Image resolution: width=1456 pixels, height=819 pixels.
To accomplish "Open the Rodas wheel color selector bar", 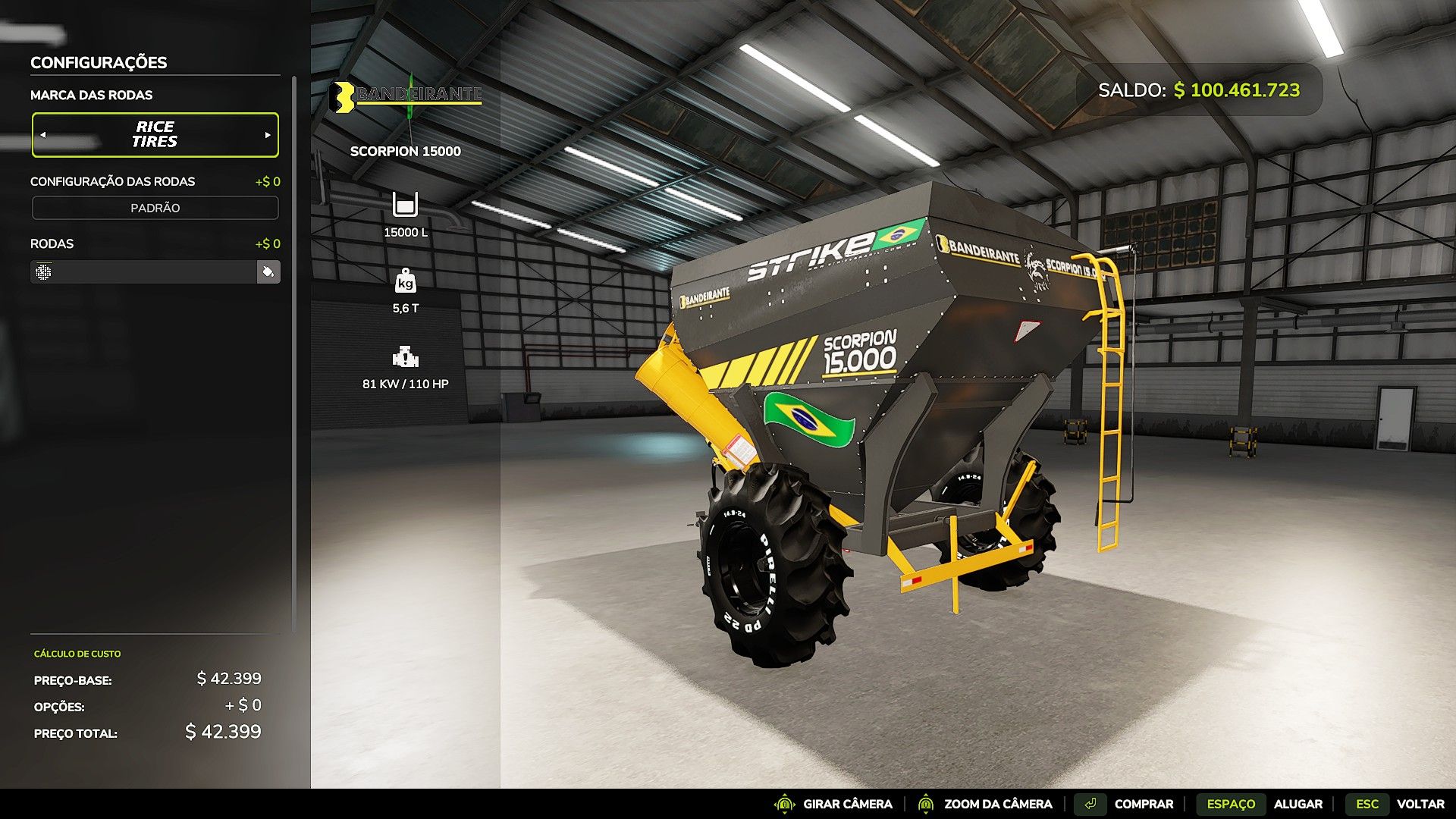I will point(144,271).
